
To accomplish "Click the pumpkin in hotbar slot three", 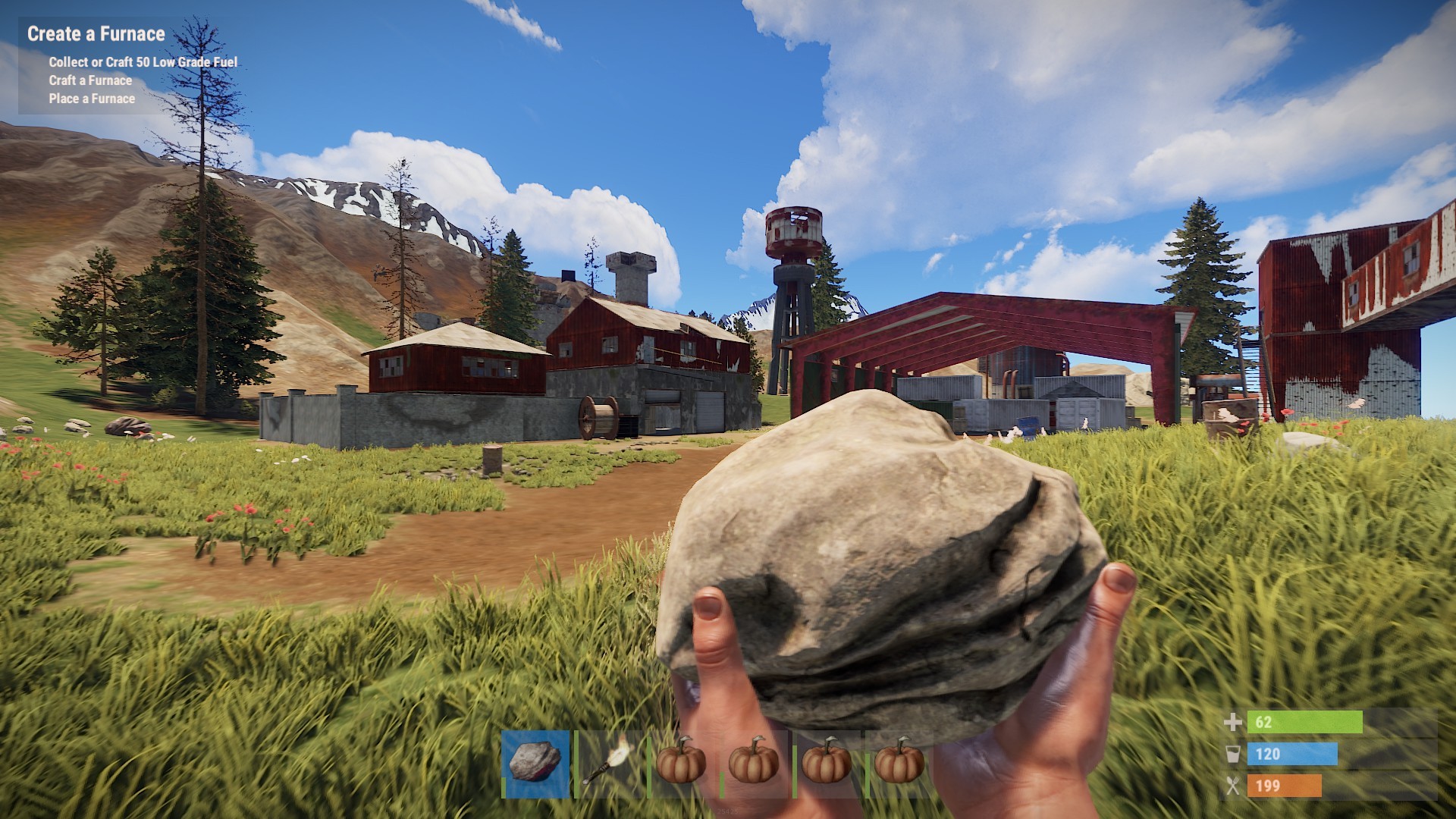I will point(679,766).
